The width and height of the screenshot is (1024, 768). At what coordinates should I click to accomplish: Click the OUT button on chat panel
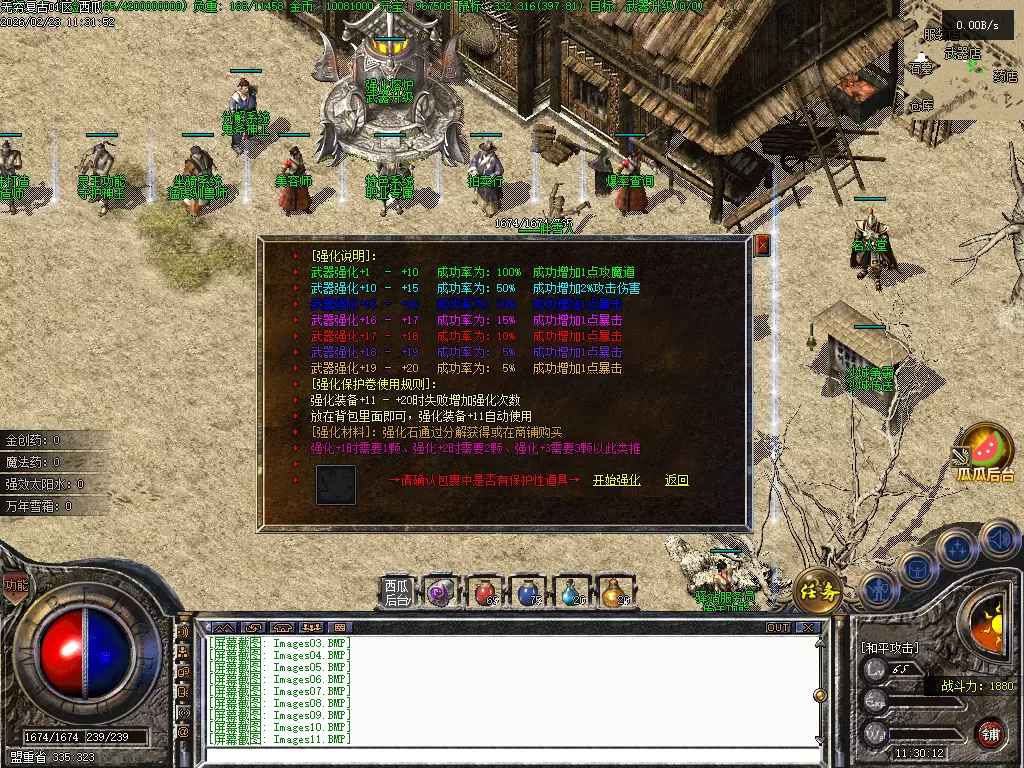click(x=778, y=628)
